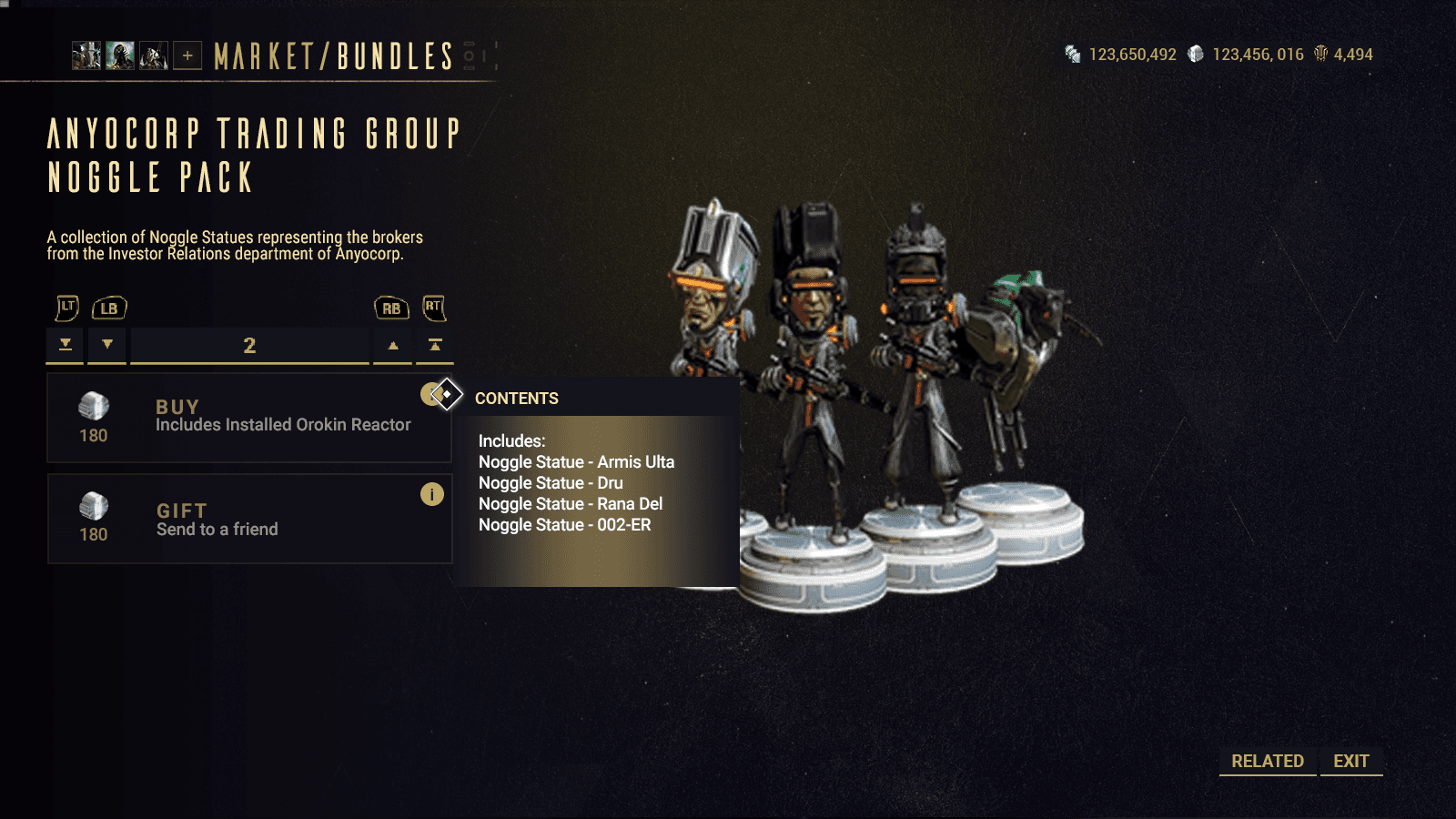Select the third squad member portrait
Image resolution: width=1456 pixels, height=819 pixels.
[154, 56]
